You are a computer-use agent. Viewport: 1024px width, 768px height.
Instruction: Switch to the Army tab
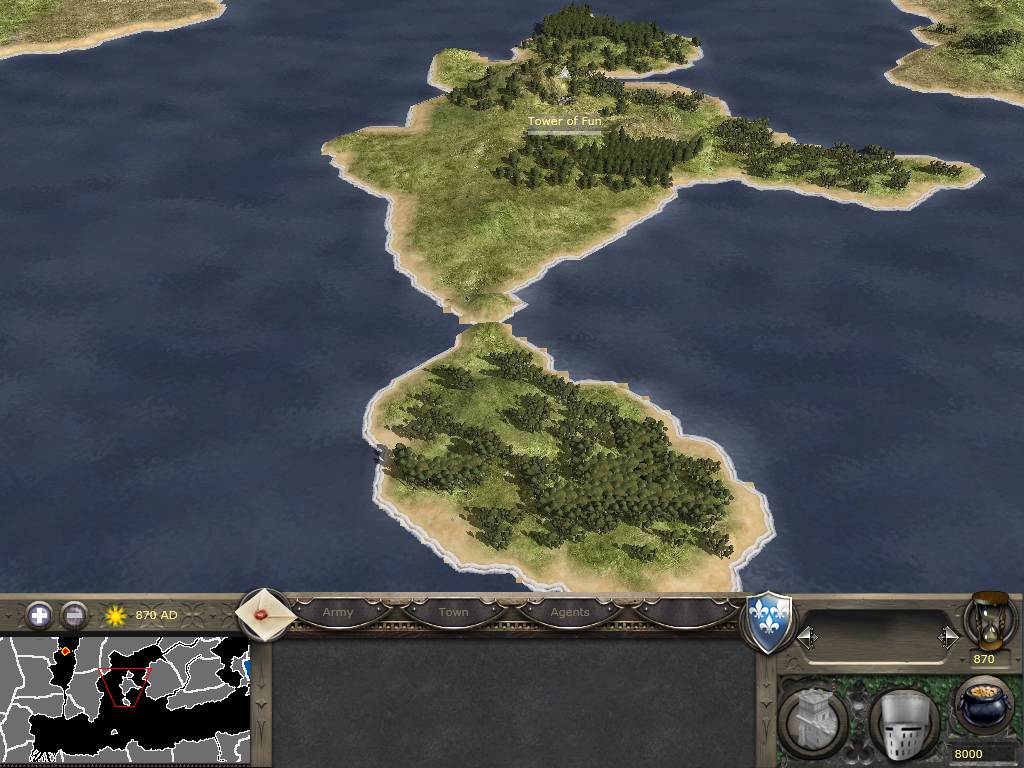[337, 612]
